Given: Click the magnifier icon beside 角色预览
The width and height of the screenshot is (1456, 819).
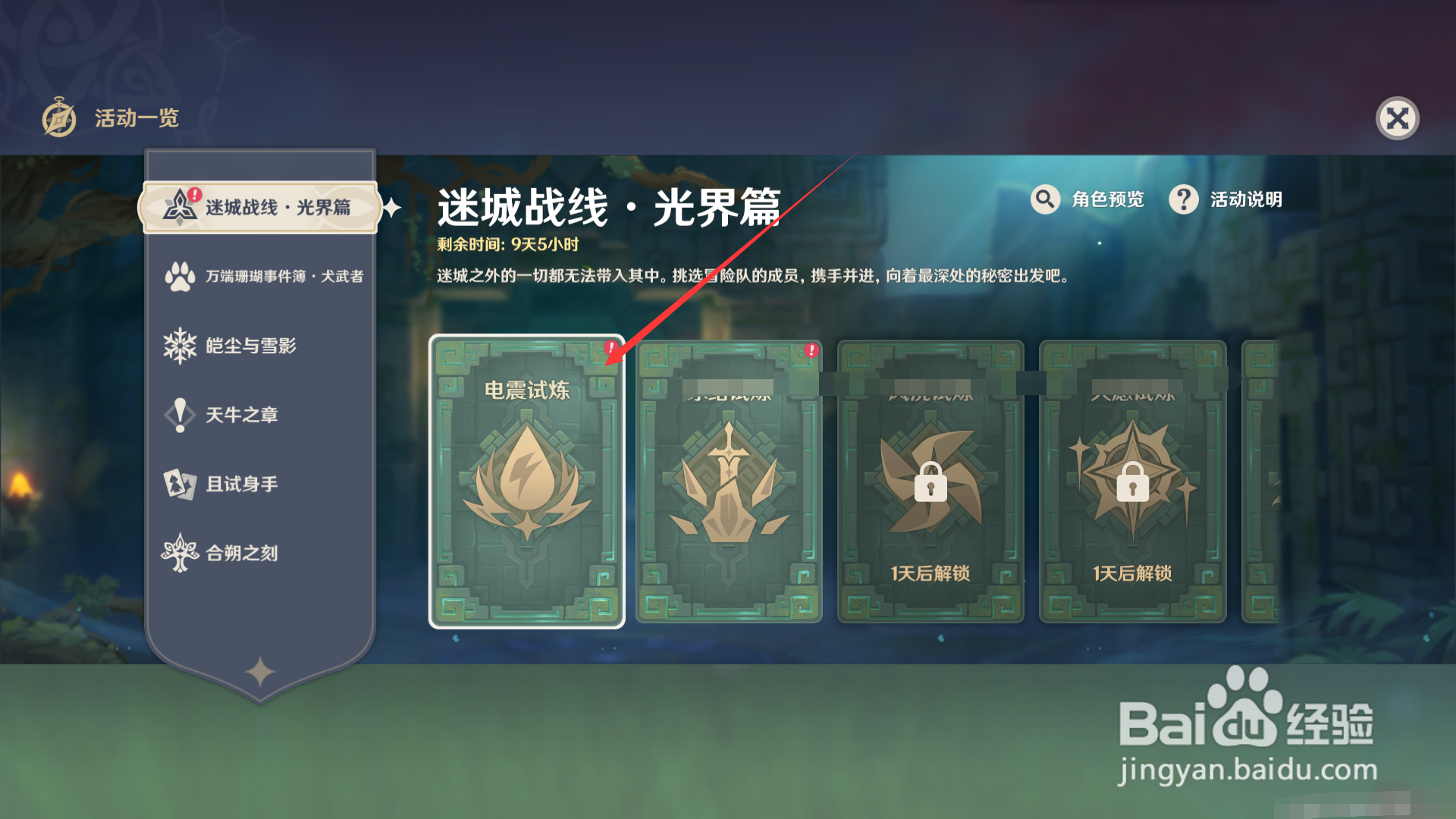Looking at the screenshot, I should [1046, 199].
